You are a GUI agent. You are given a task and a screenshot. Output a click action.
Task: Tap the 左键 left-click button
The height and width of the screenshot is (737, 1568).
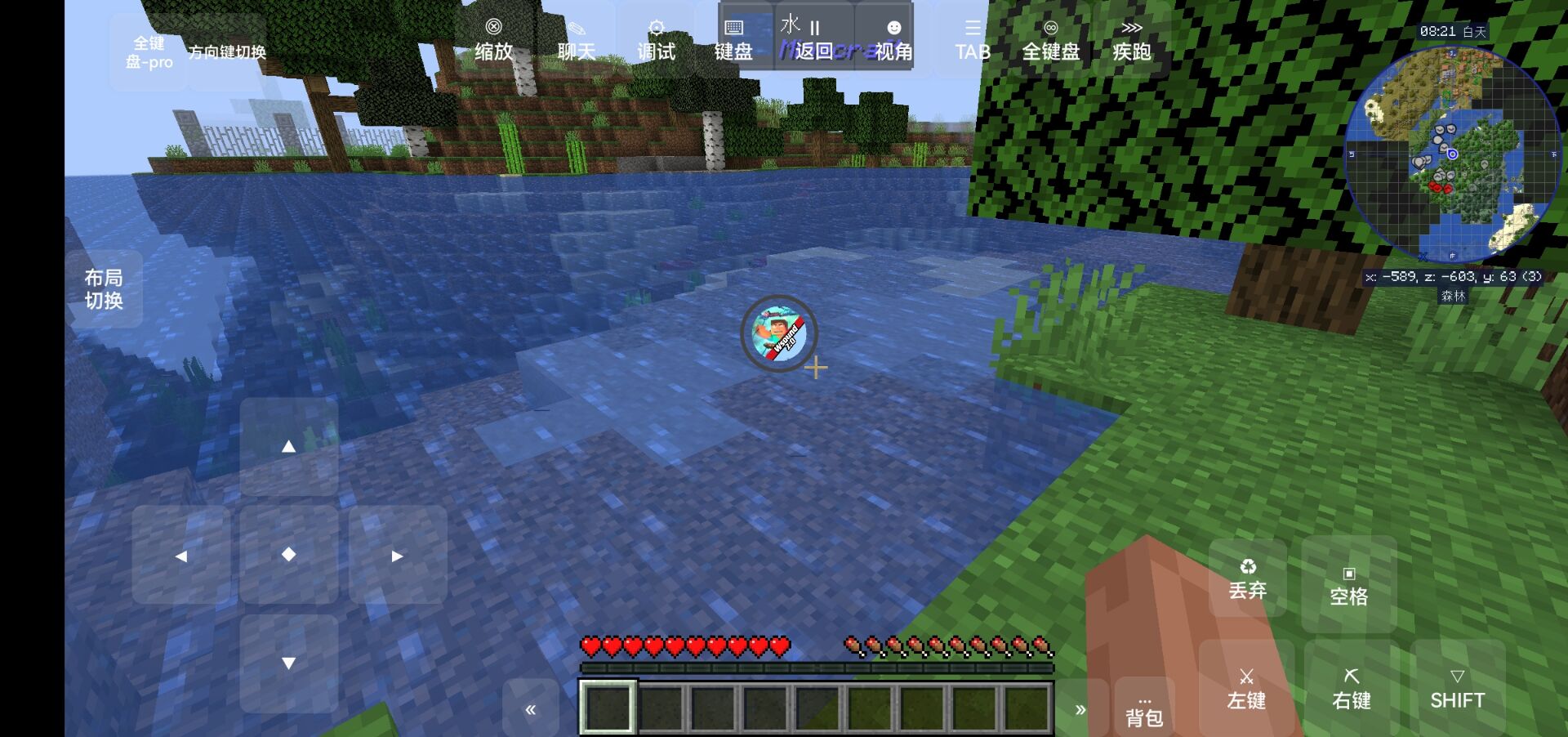pos(1246,689)
